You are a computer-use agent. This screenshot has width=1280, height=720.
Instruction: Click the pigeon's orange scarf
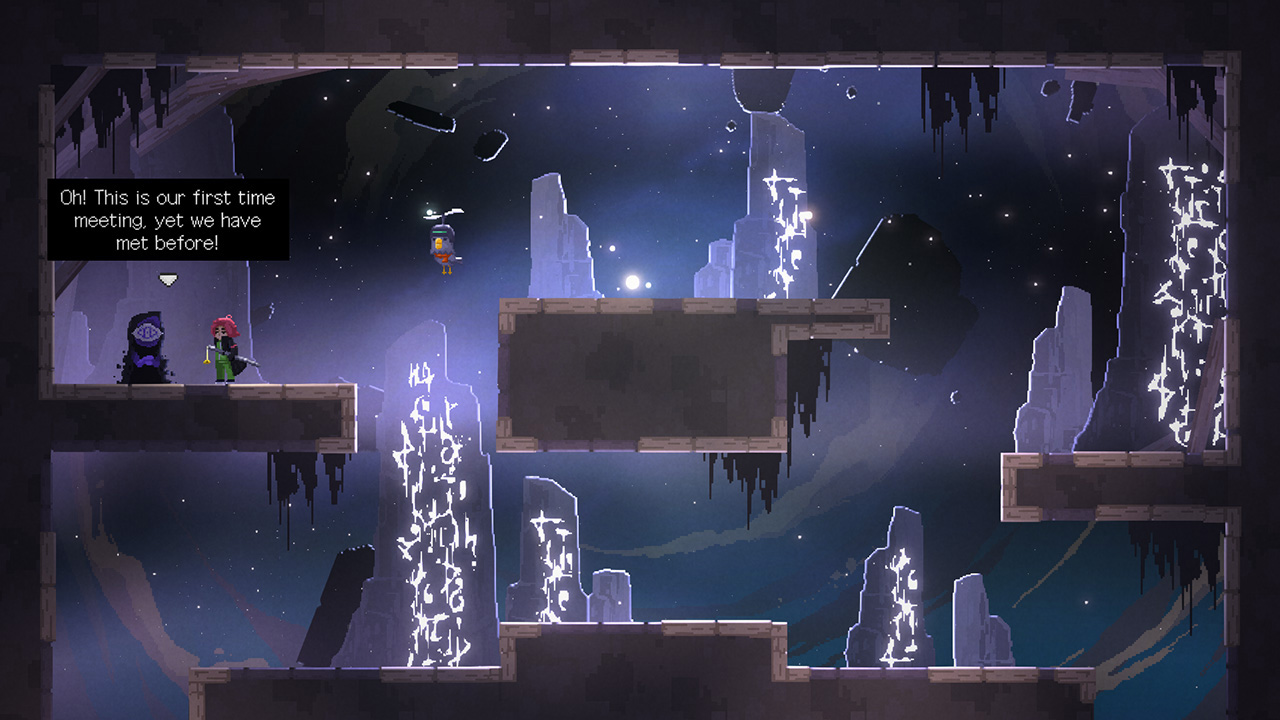point(443,257)
